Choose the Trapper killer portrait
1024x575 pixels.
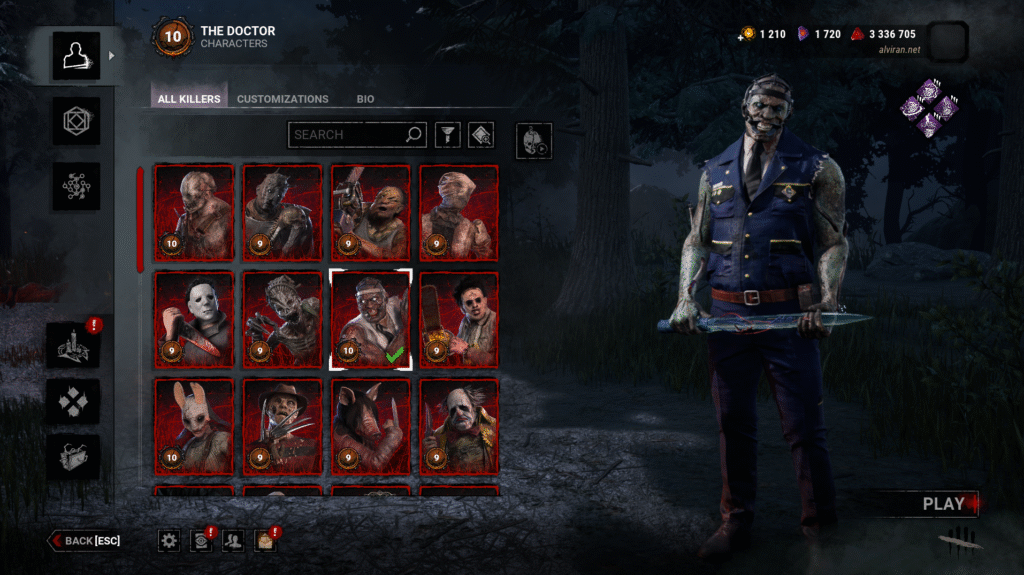click(x=194, y=212)
